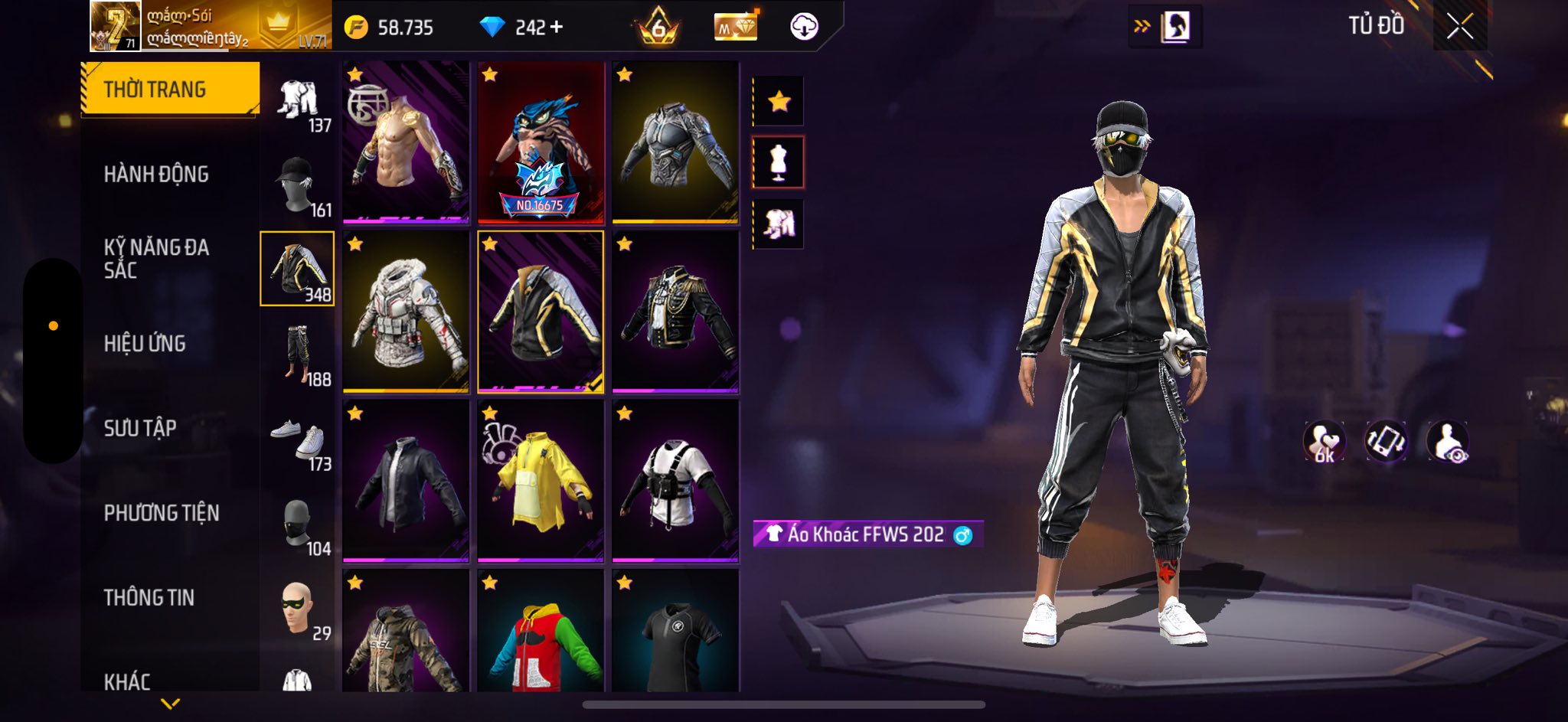Switch to the Thông Tin tab
The height and width of the screenshot is (722, 1568).
[x=149, y=597]
